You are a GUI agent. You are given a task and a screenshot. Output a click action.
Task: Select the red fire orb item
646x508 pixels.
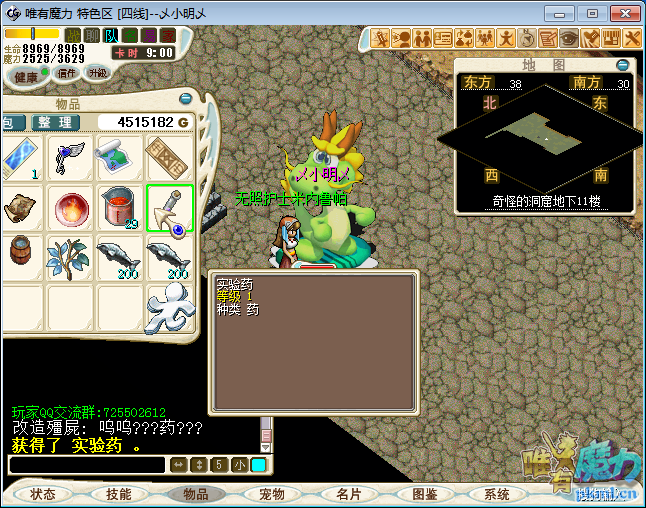(x=71, y=207)
